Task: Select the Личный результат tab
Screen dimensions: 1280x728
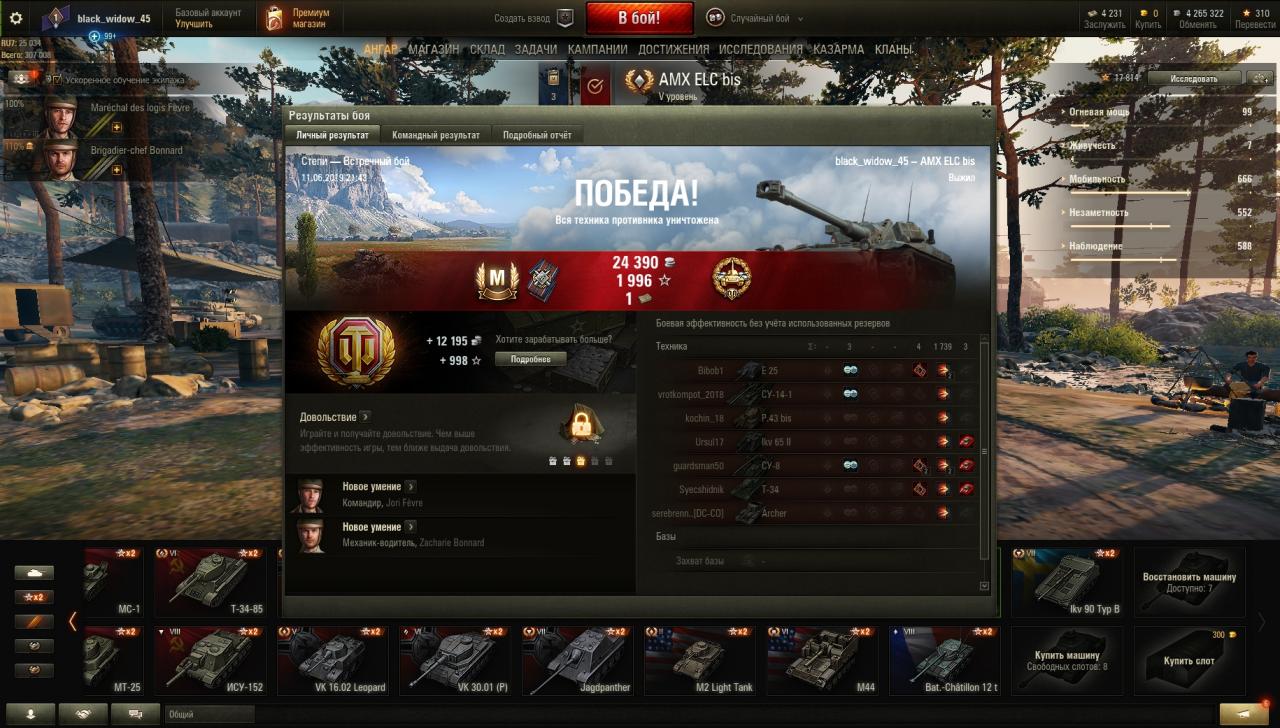Action: pos(332,135)
